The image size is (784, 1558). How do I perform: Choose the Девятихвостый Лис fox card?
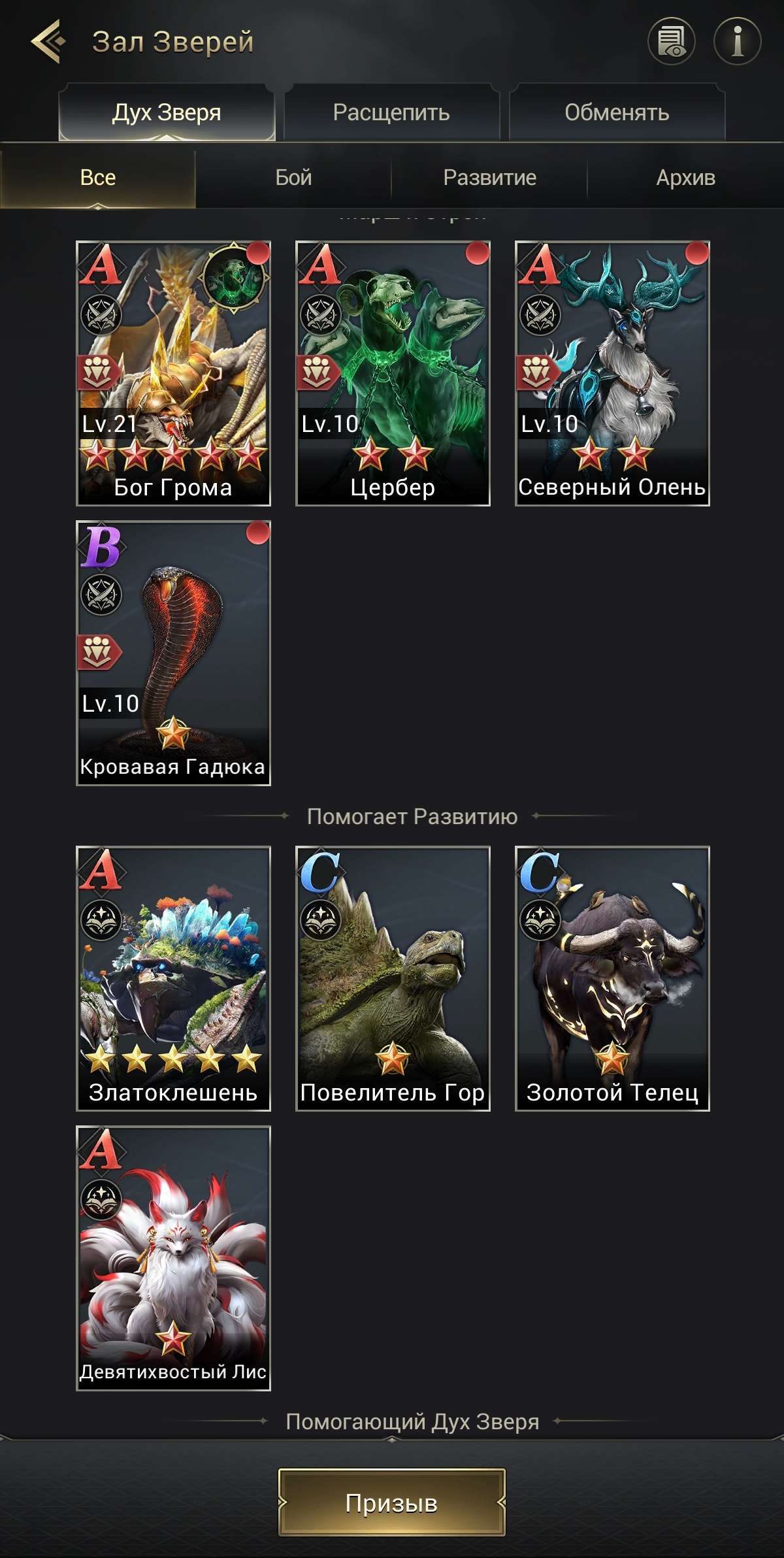[x=173, y=1258]
